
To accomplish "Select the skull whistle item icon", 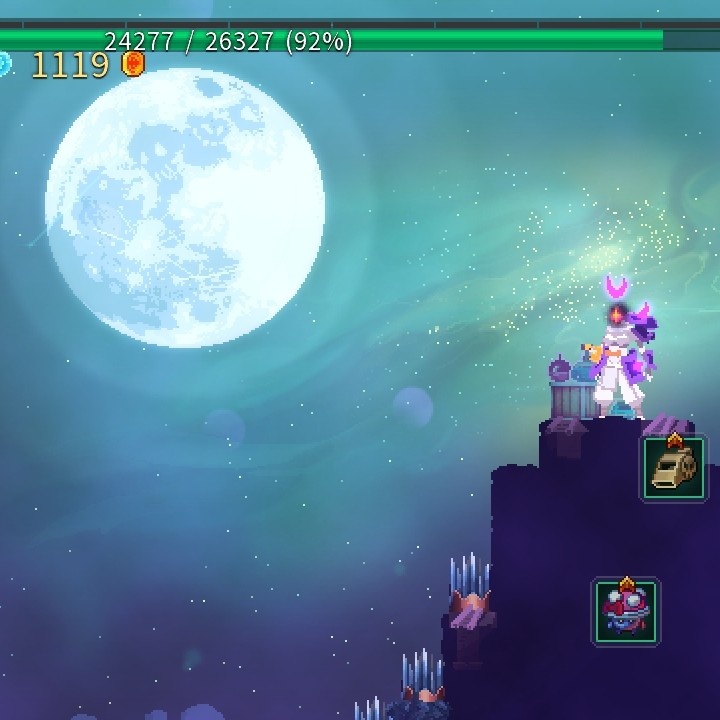I will point(673,468).
